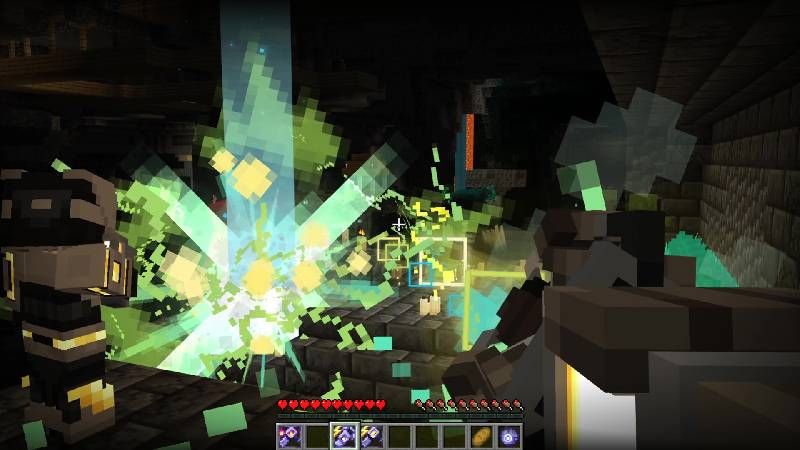The image size is (800, 450).
Task: Select the first hotbar slot's purple gadget
Action: (290, 435)
